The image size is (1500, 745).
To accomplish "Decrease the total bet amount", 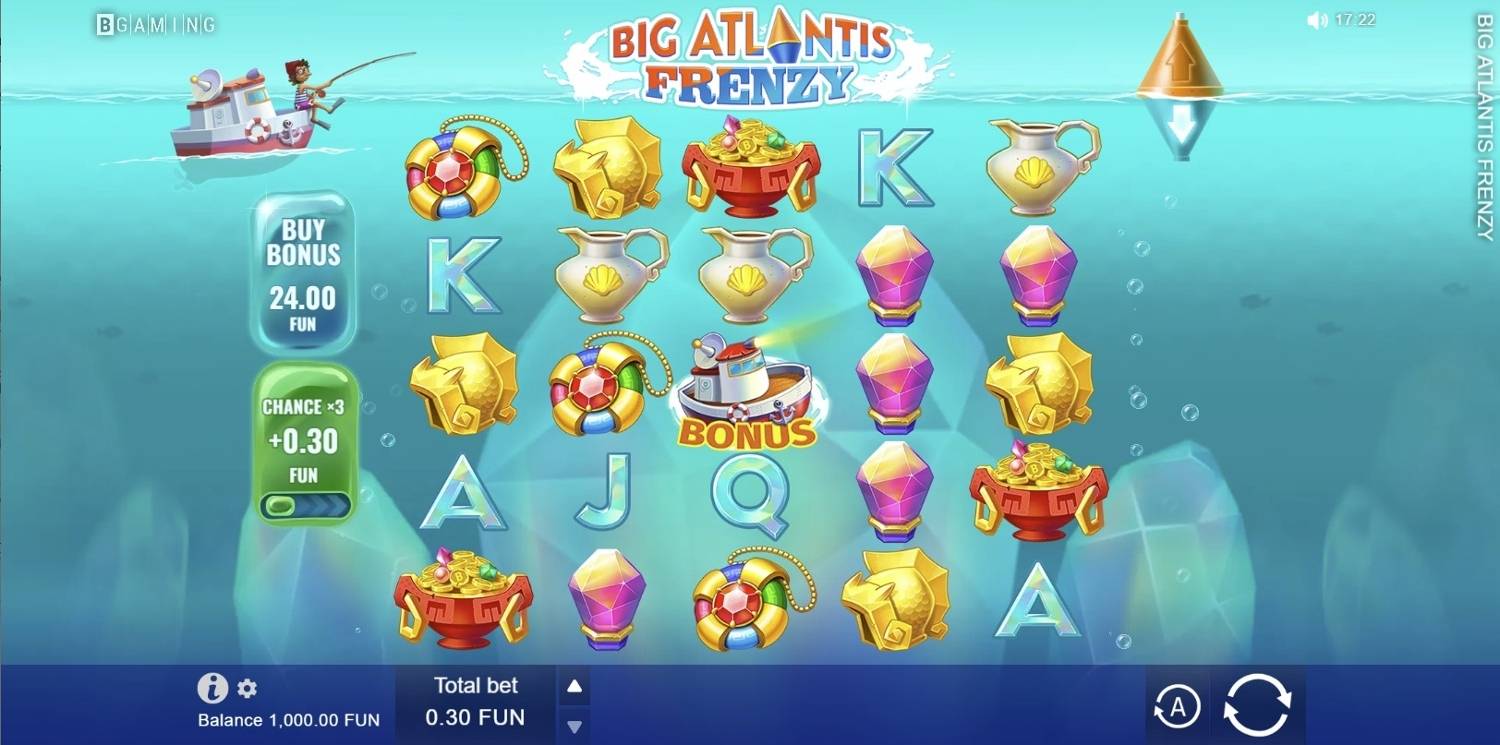I will (x=574, y=726).
